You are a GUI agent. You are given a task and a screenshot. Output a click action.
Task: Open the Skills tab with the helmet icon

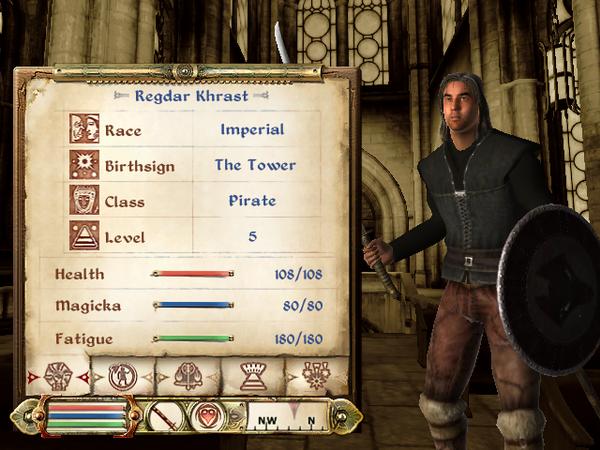click(x=188, y=376)
